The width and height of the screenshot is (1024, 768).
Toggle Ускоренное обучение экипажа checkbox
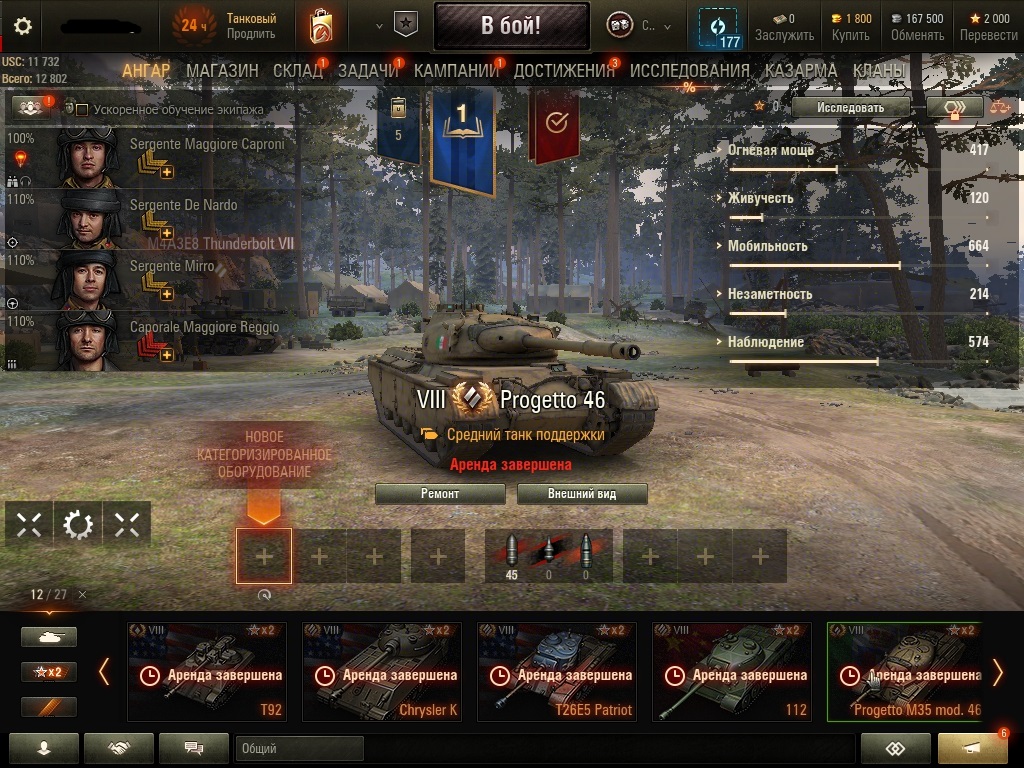pos(83,109)
